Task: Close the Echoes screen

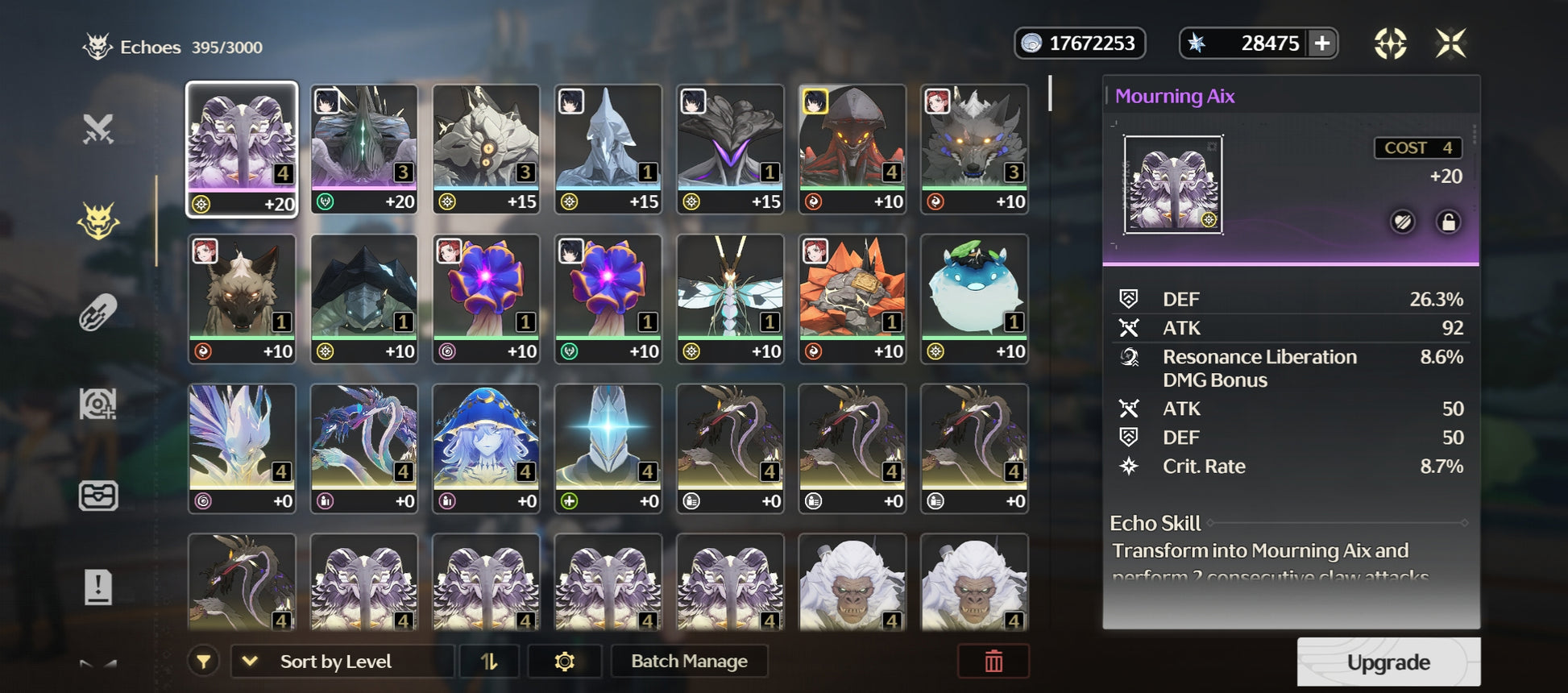Action: pos(1450,44)
